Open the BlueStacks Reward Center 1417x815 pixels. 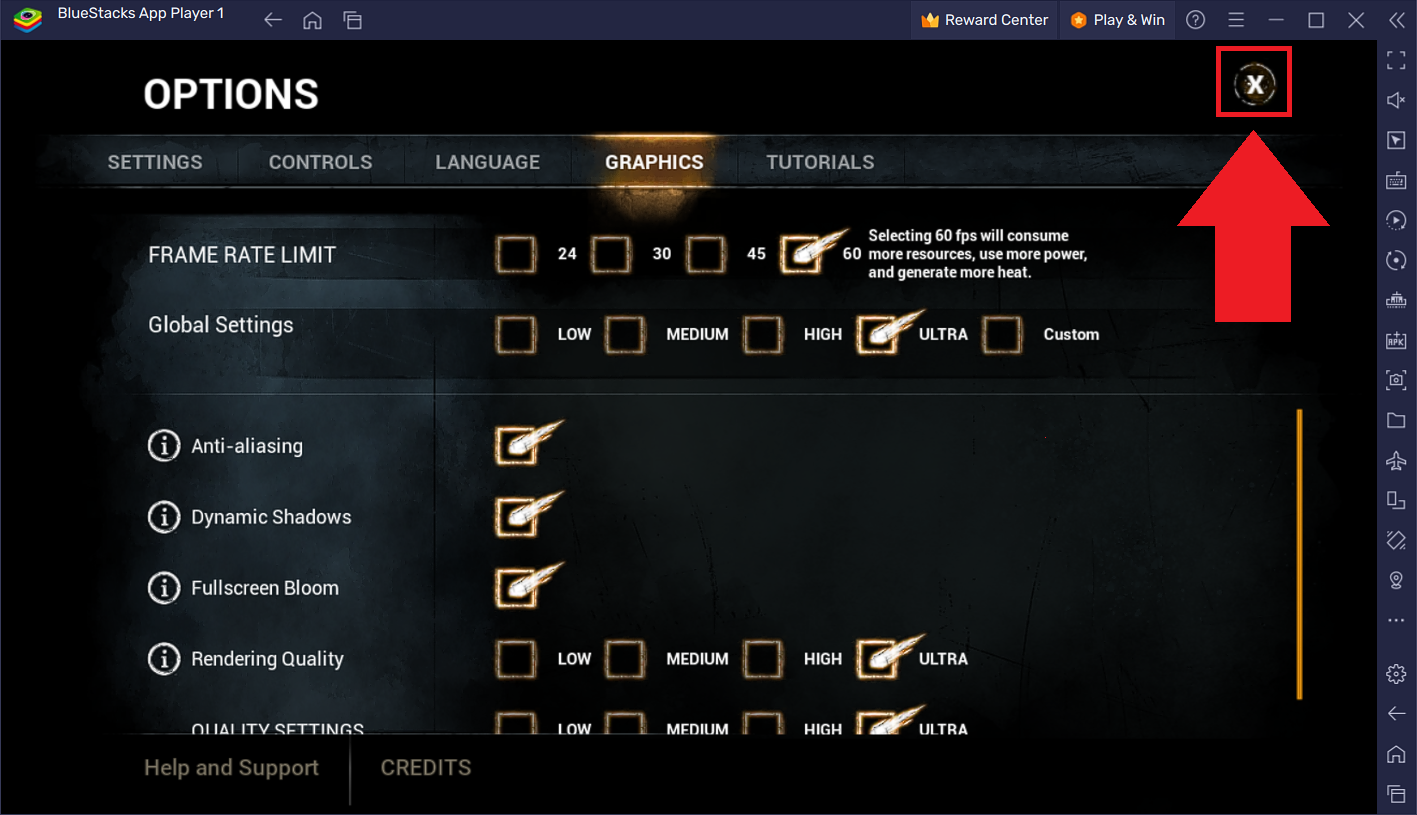(x=985, y=20)
